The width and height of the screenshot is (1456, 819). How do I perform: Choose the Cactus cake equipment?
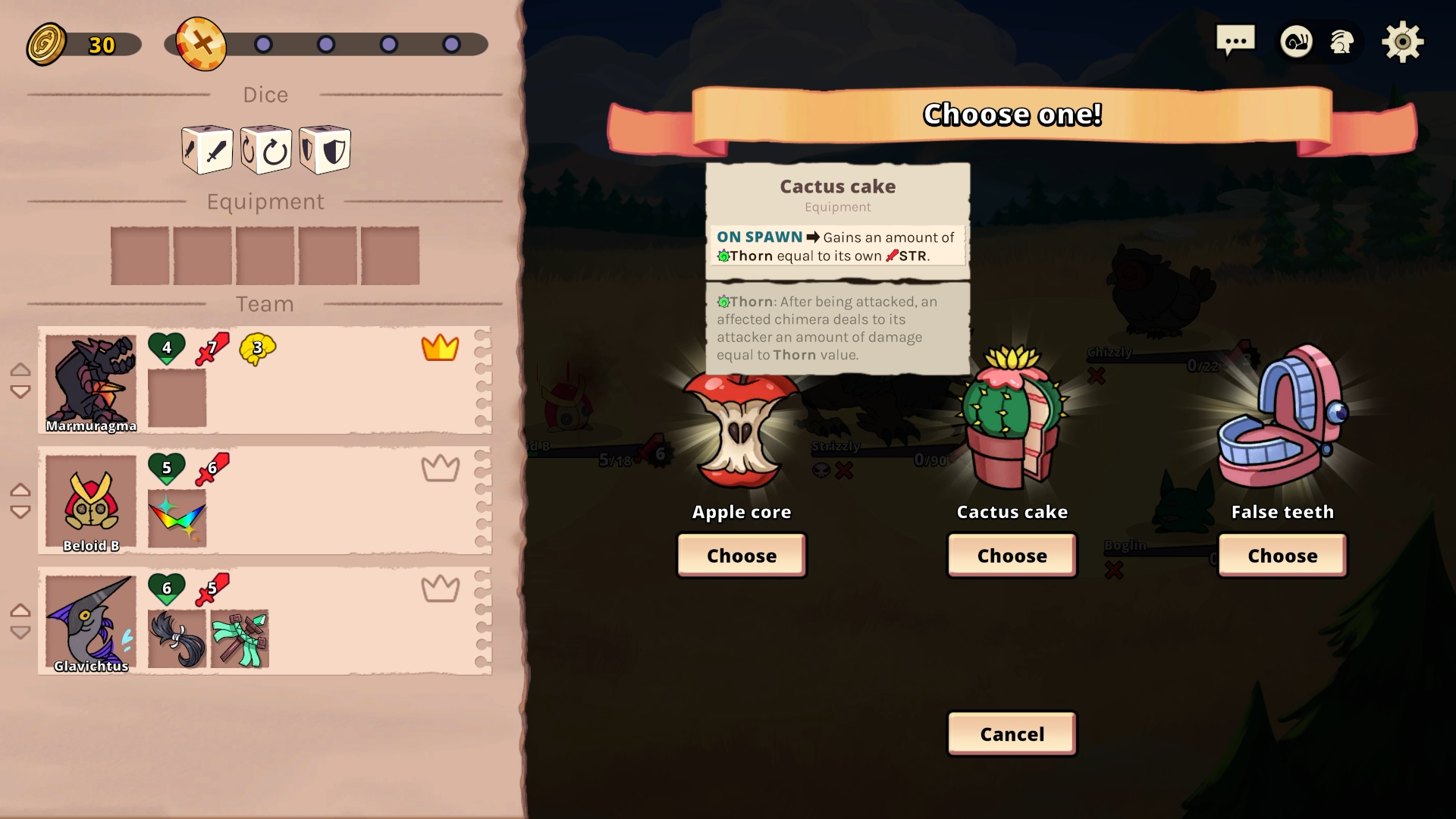pos(1012,555)
